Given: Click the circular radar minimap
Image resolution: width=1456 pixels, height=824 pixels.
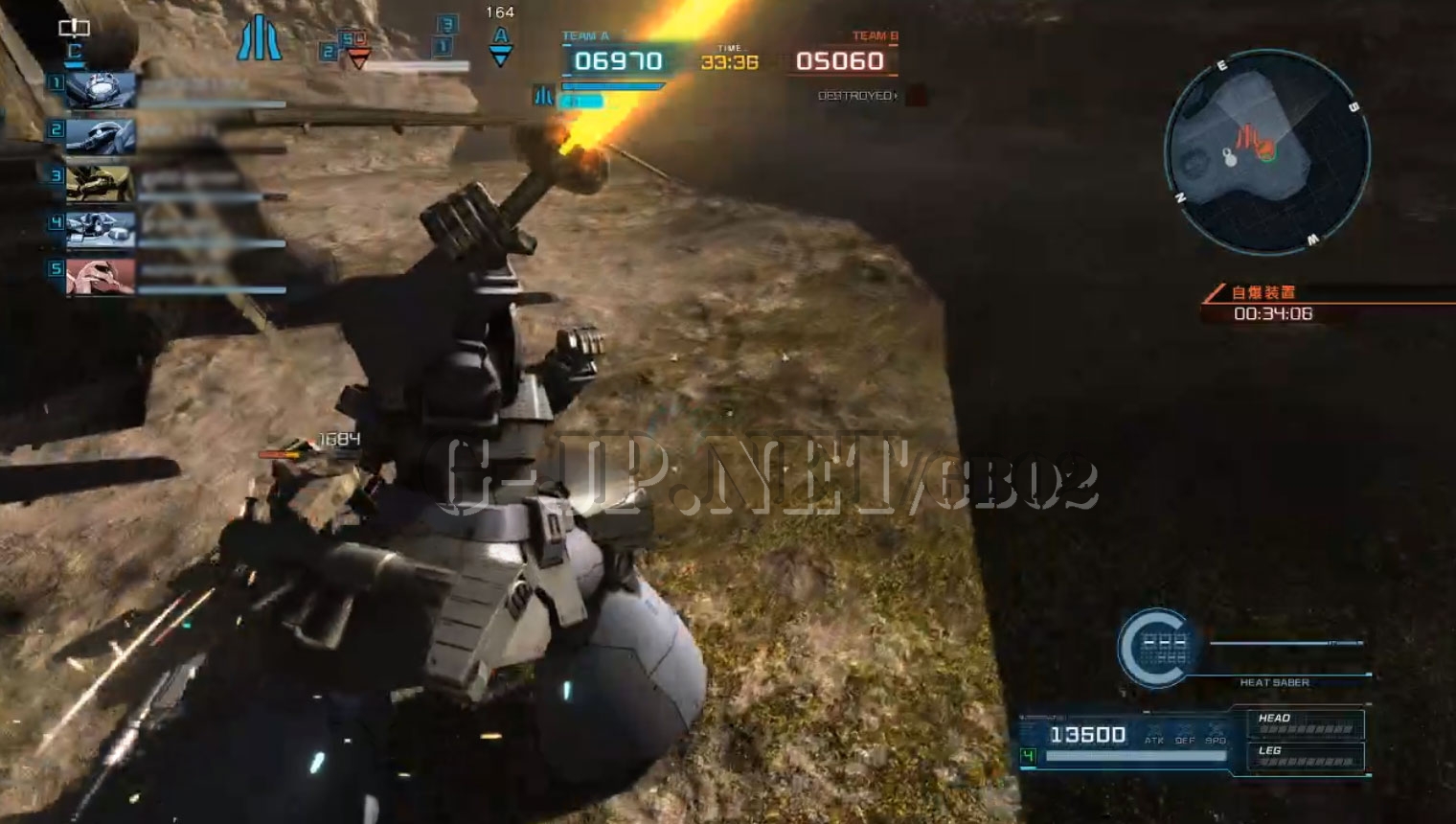Looking at the screenshot, I should click(1266, 152).
